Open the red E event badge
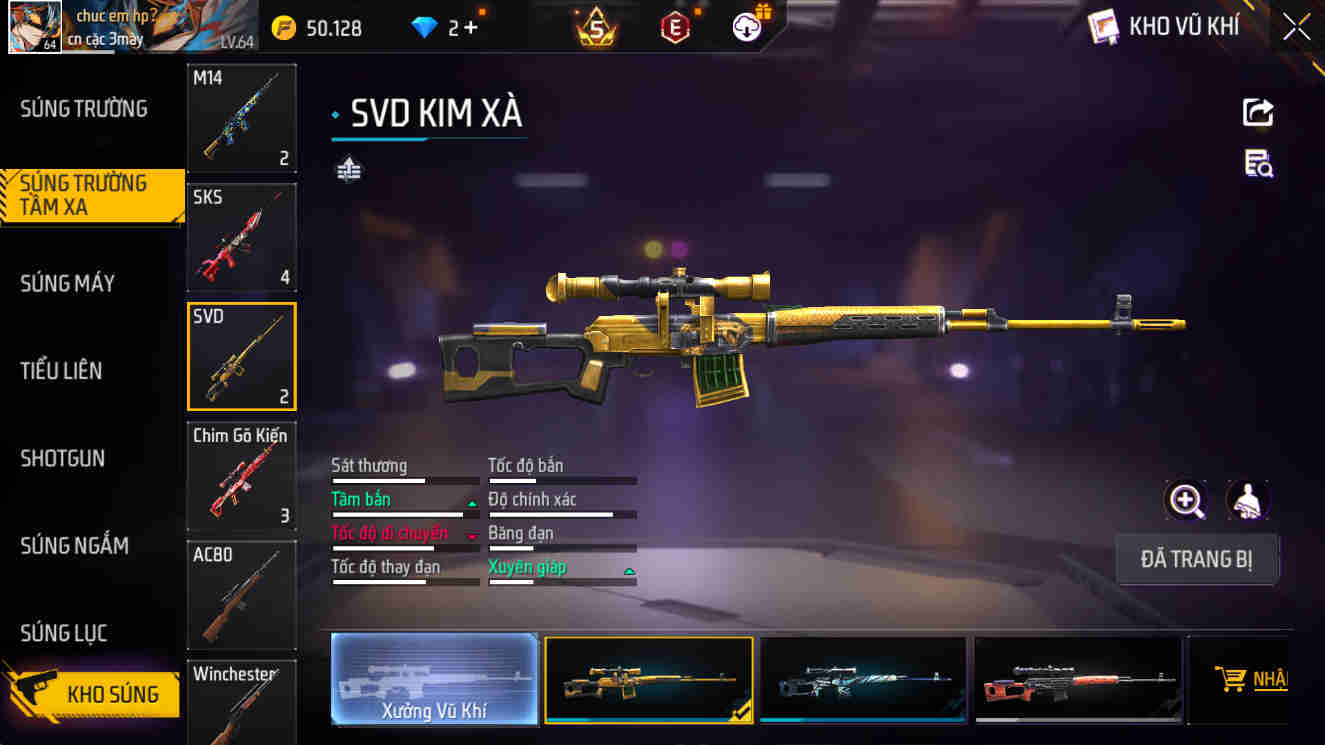1325x745 pixels. (x=676, y=26)
